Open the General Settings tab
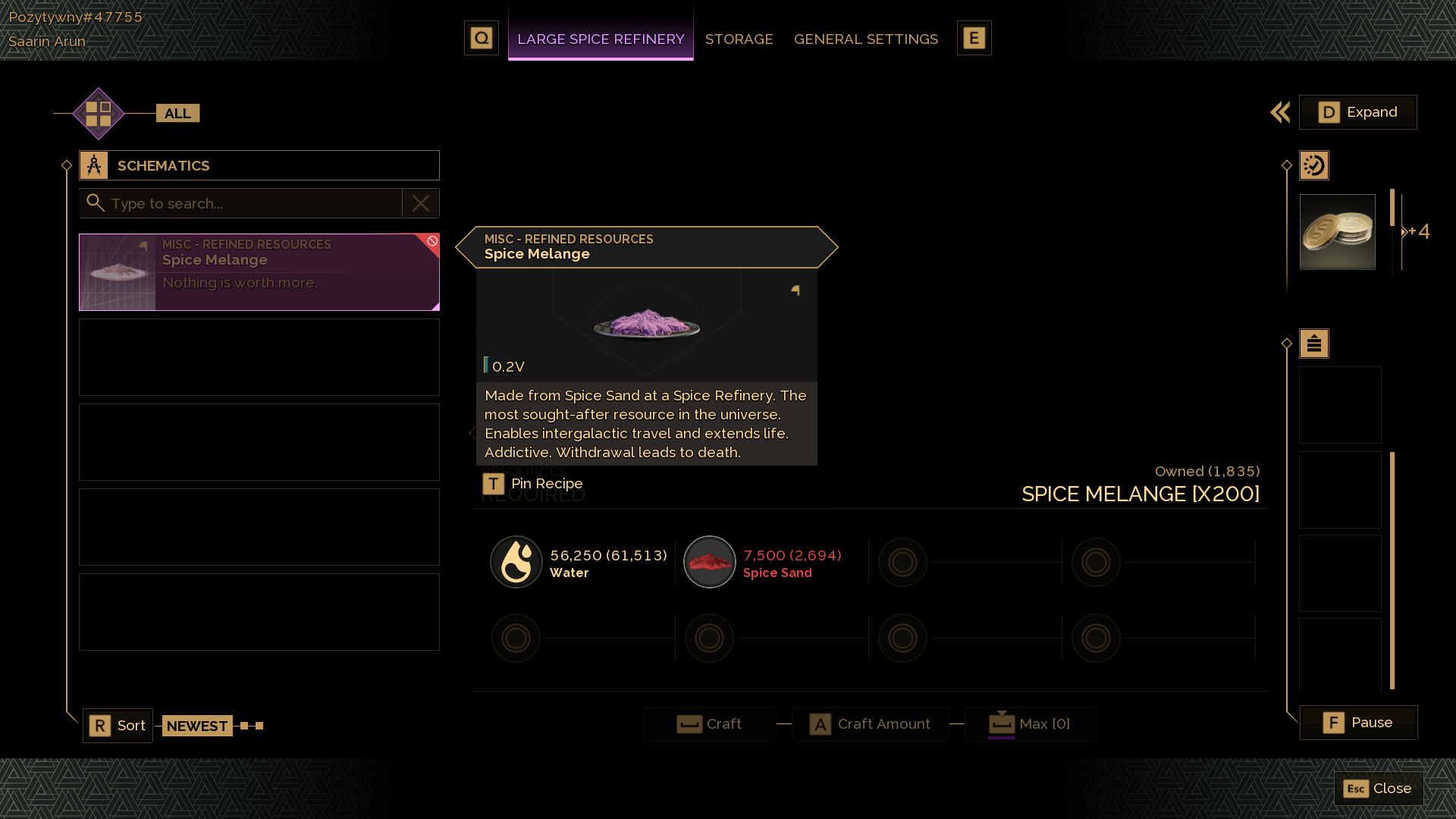 [865, 39]
